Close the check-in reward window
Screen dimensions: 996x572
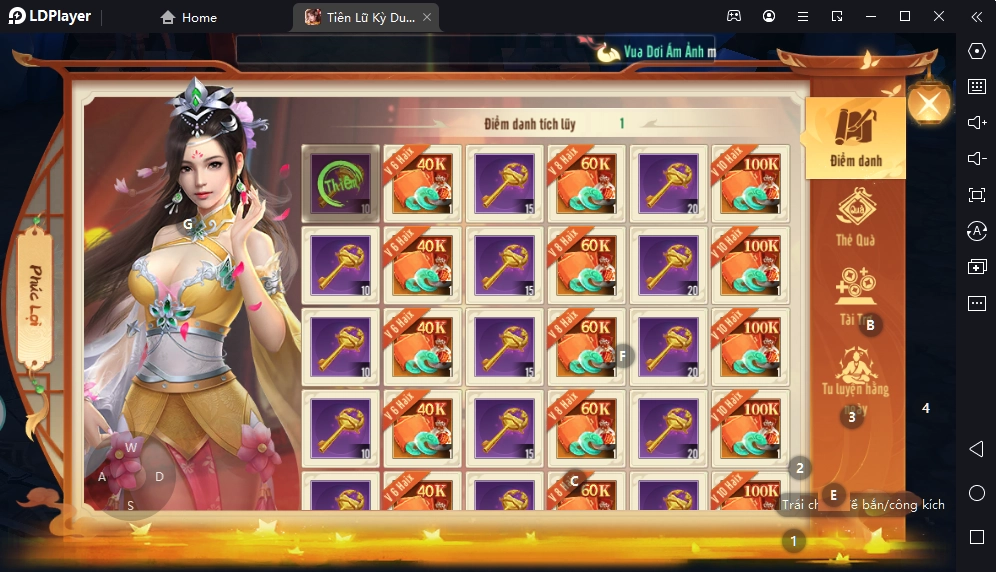coord(929,104)
